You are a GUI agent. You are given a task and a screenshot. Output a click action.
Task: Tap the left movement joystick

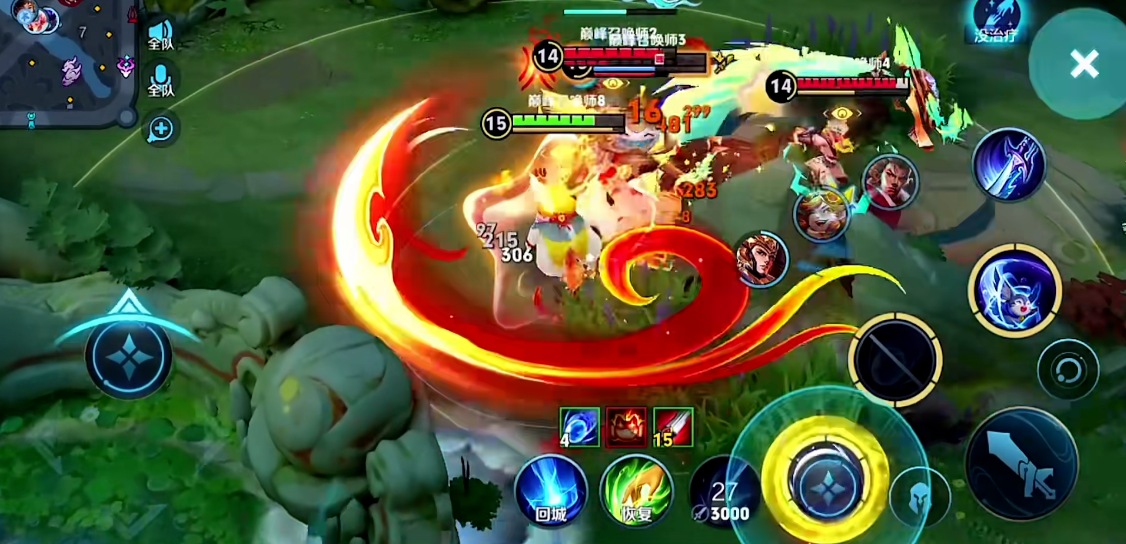[129, 356]
